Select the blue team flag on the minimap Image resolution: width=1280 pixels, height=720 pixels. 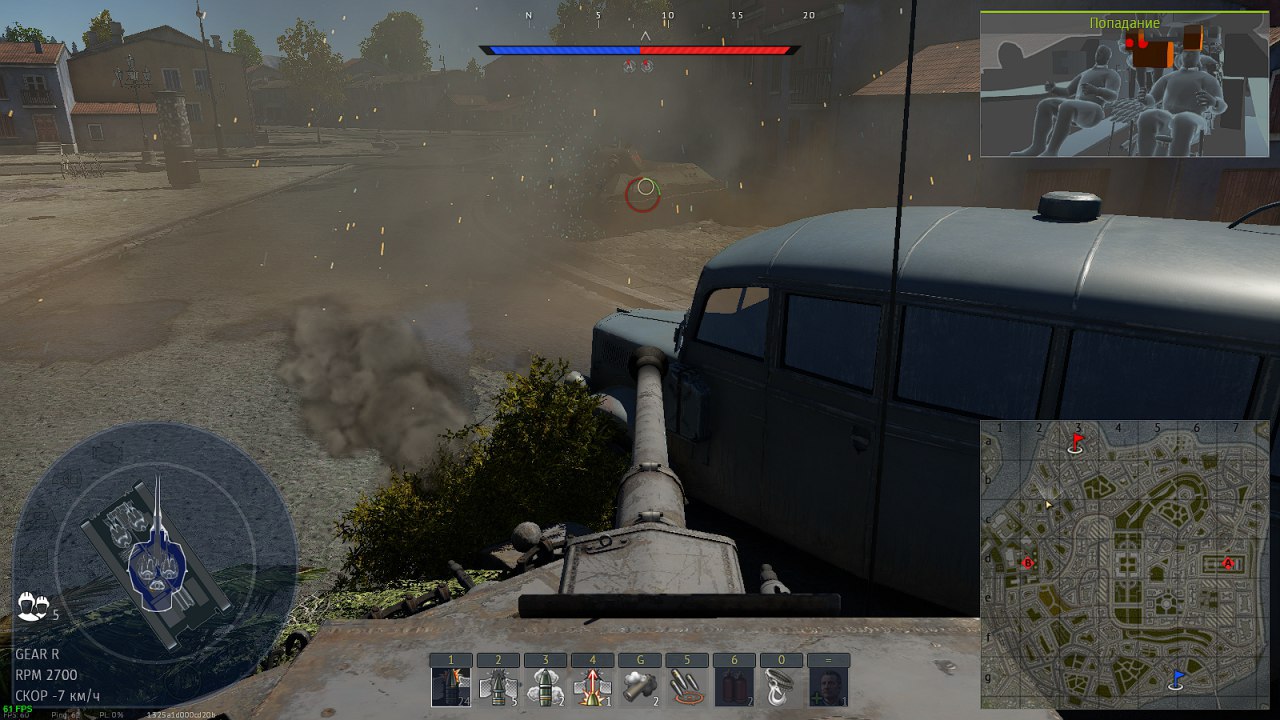(x=1176, y=680)
